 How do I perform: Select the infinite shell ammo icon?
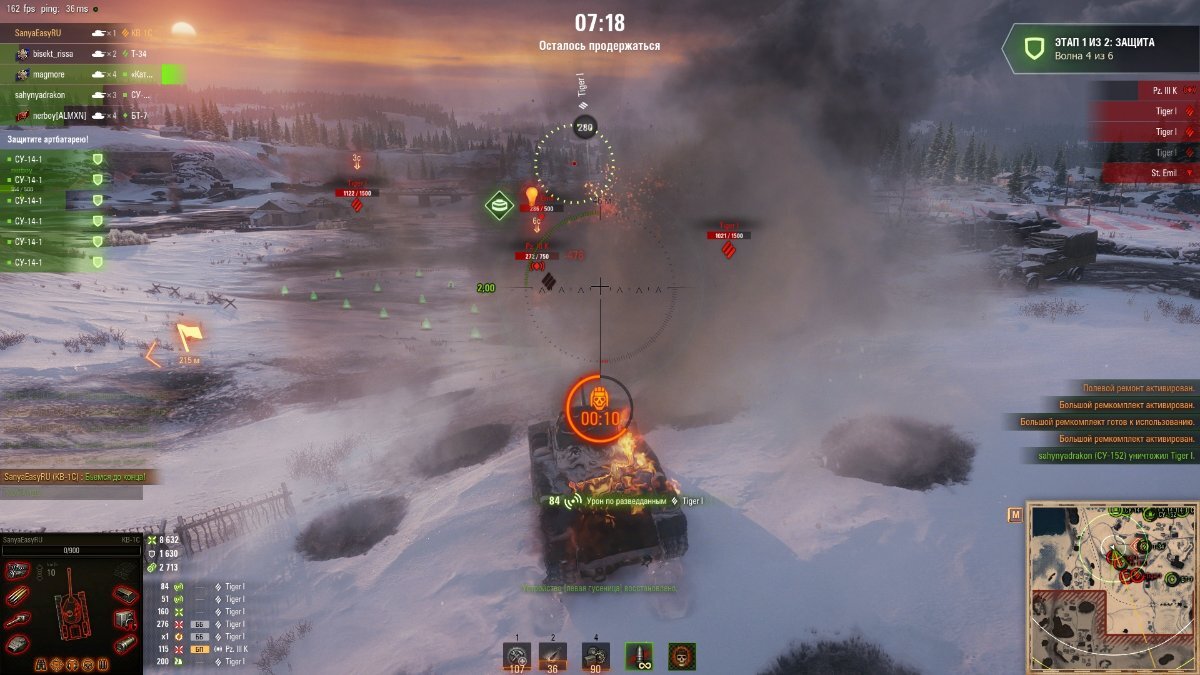[x=639, y=656]
